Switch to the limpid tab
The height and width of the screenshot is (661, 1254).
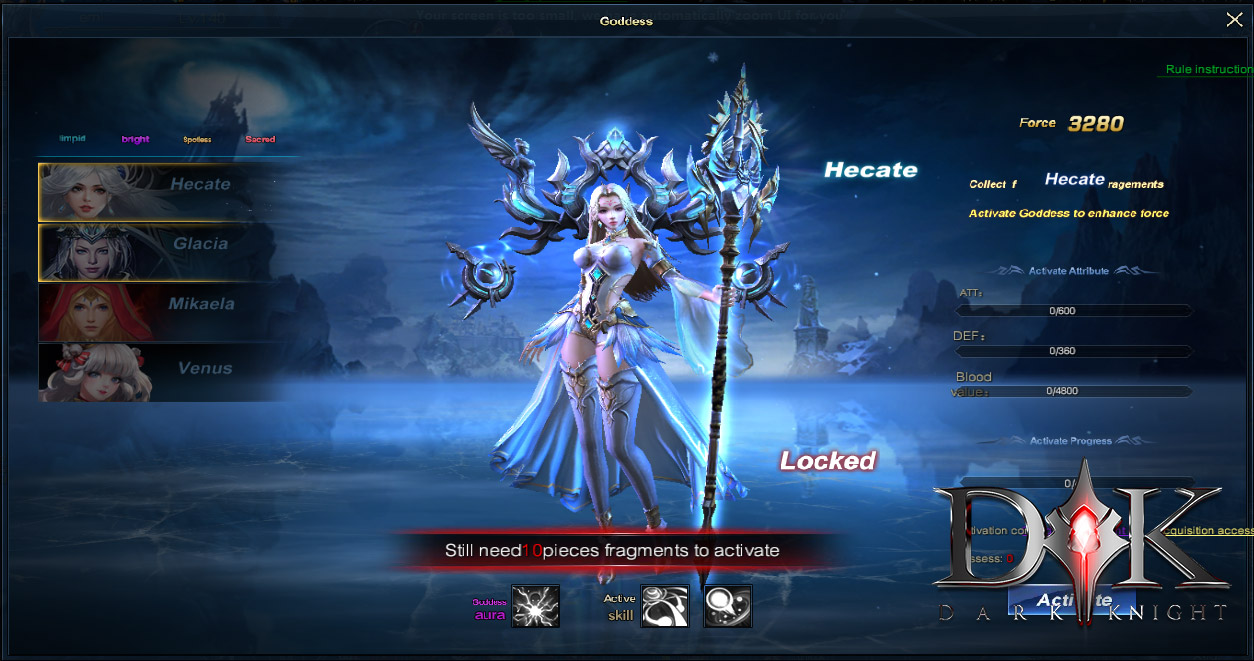click(x=72, y=139)
